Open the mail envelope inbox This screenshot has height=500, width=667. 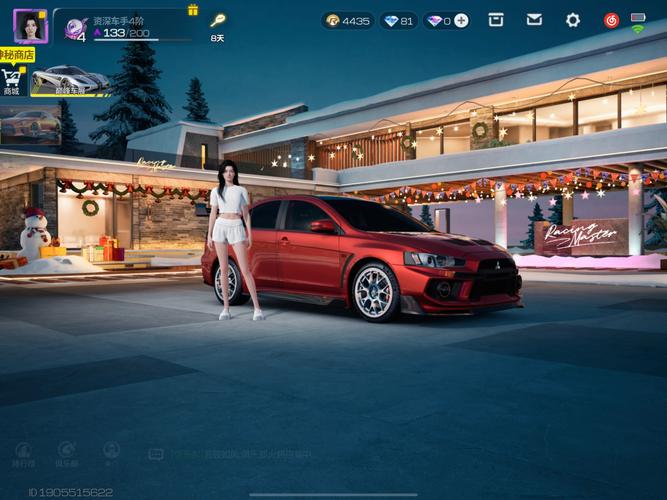tap(534, 19)
